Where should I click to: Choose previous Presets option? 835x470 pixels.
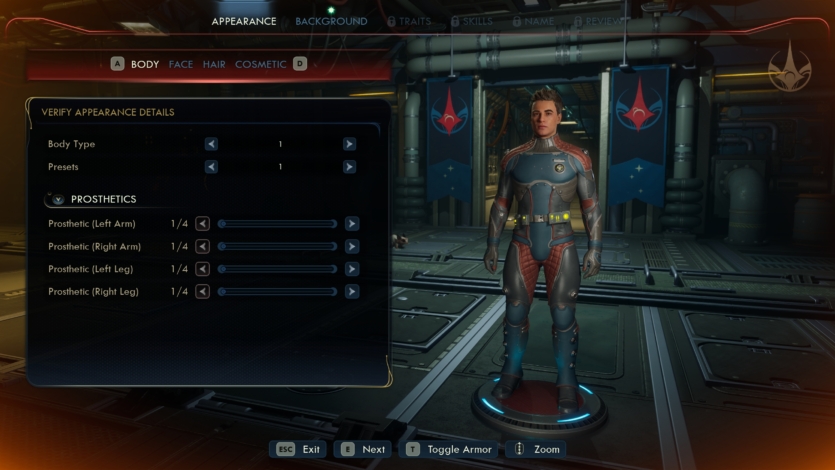point(211,167)
